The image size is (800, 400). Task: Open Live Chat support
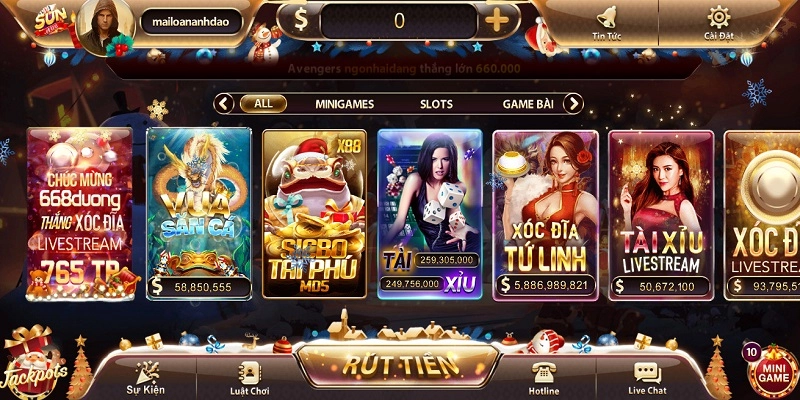tap(647, 377)
